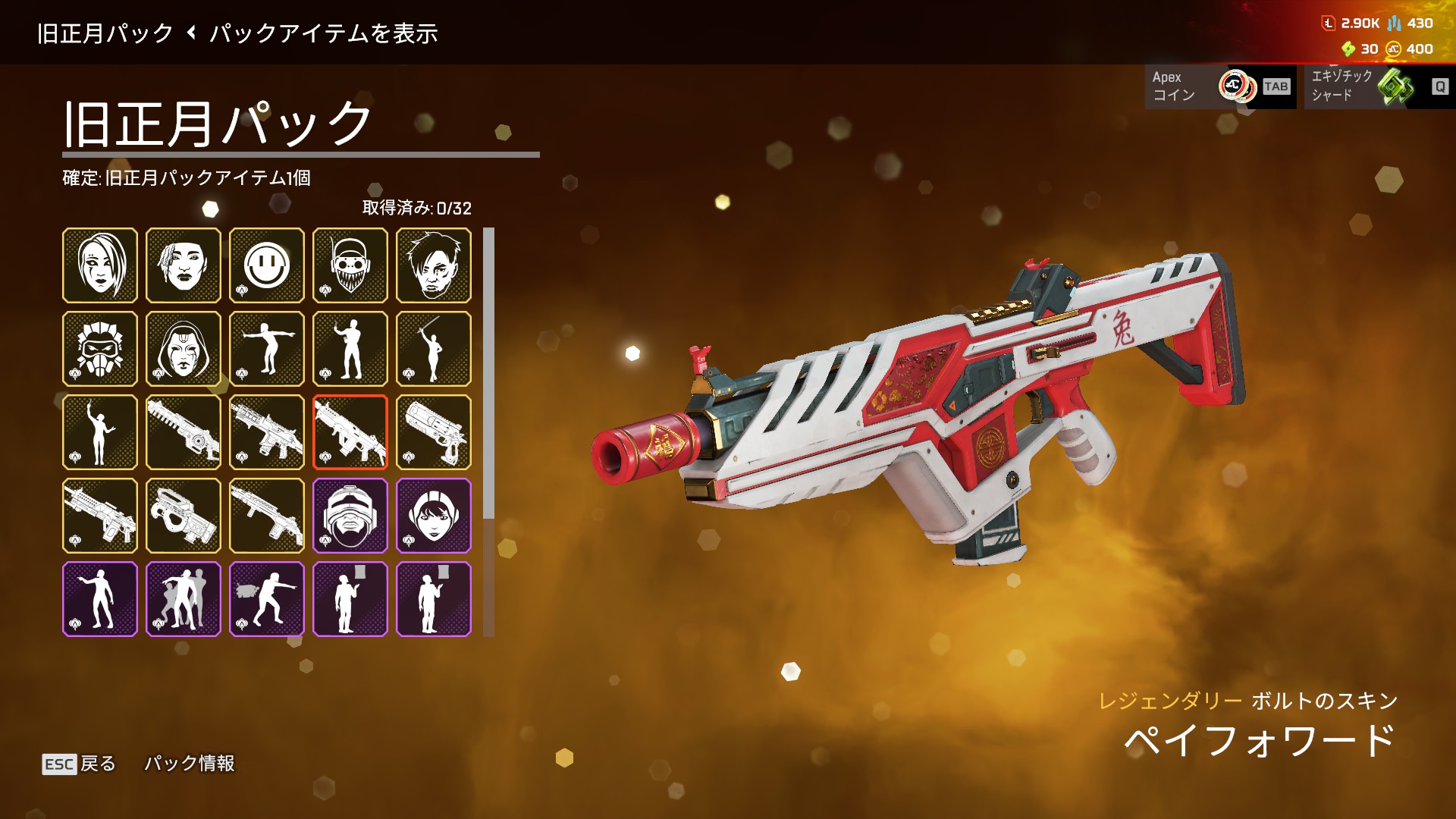Select the capped, masked face skin tile
1456x819 pixels.
350,265
